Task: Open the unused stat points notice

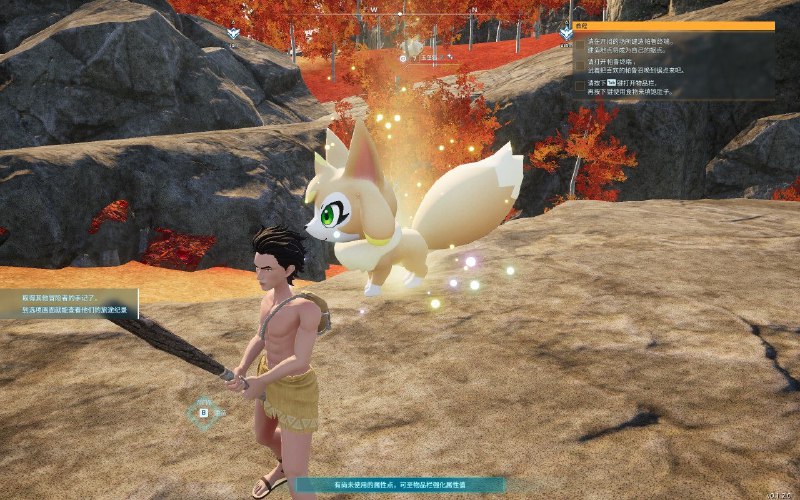Action: pos(400,484)
